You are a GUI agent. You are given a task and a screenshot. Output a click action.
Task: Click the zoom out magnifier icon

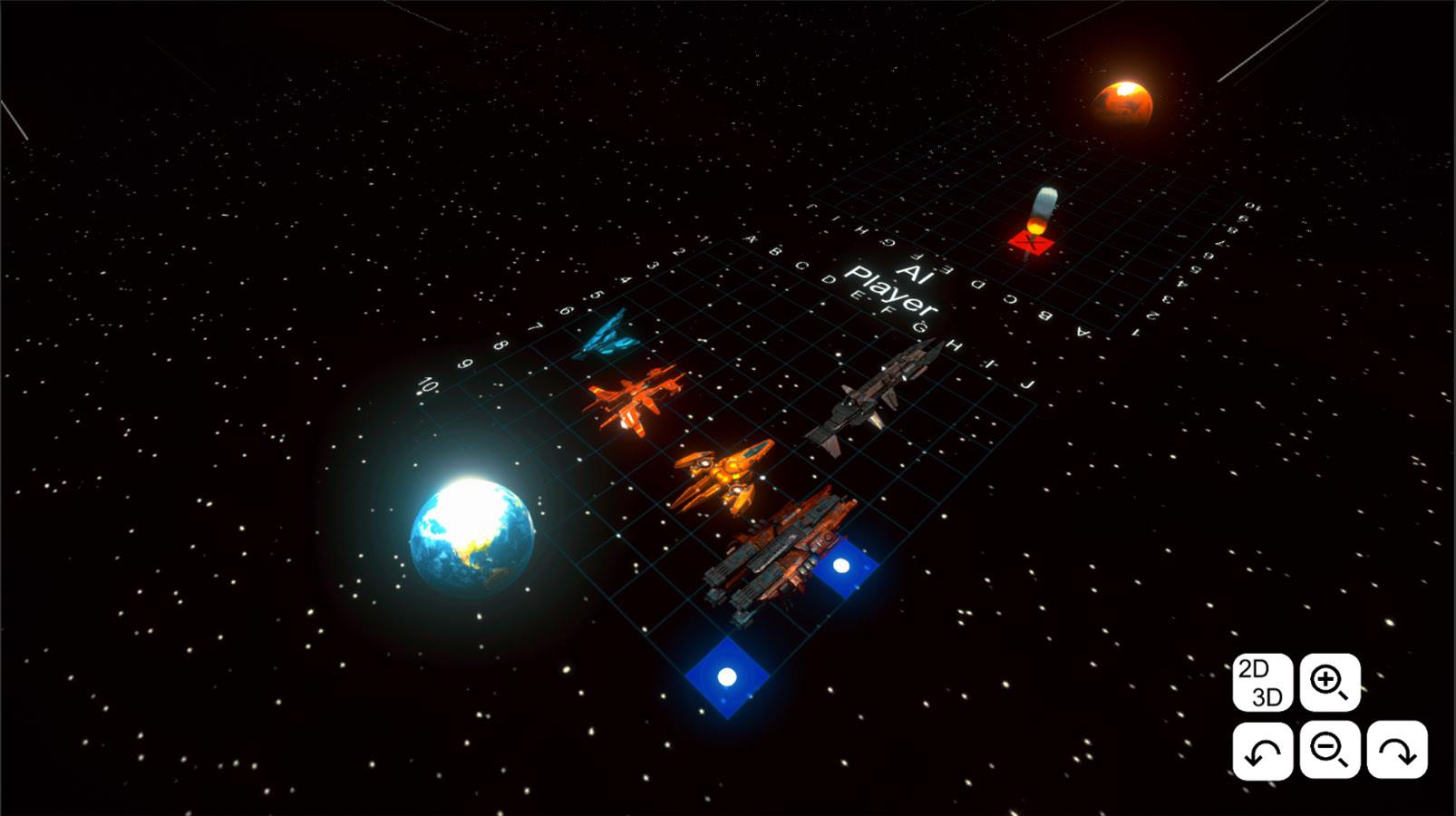coord(1329,752)
